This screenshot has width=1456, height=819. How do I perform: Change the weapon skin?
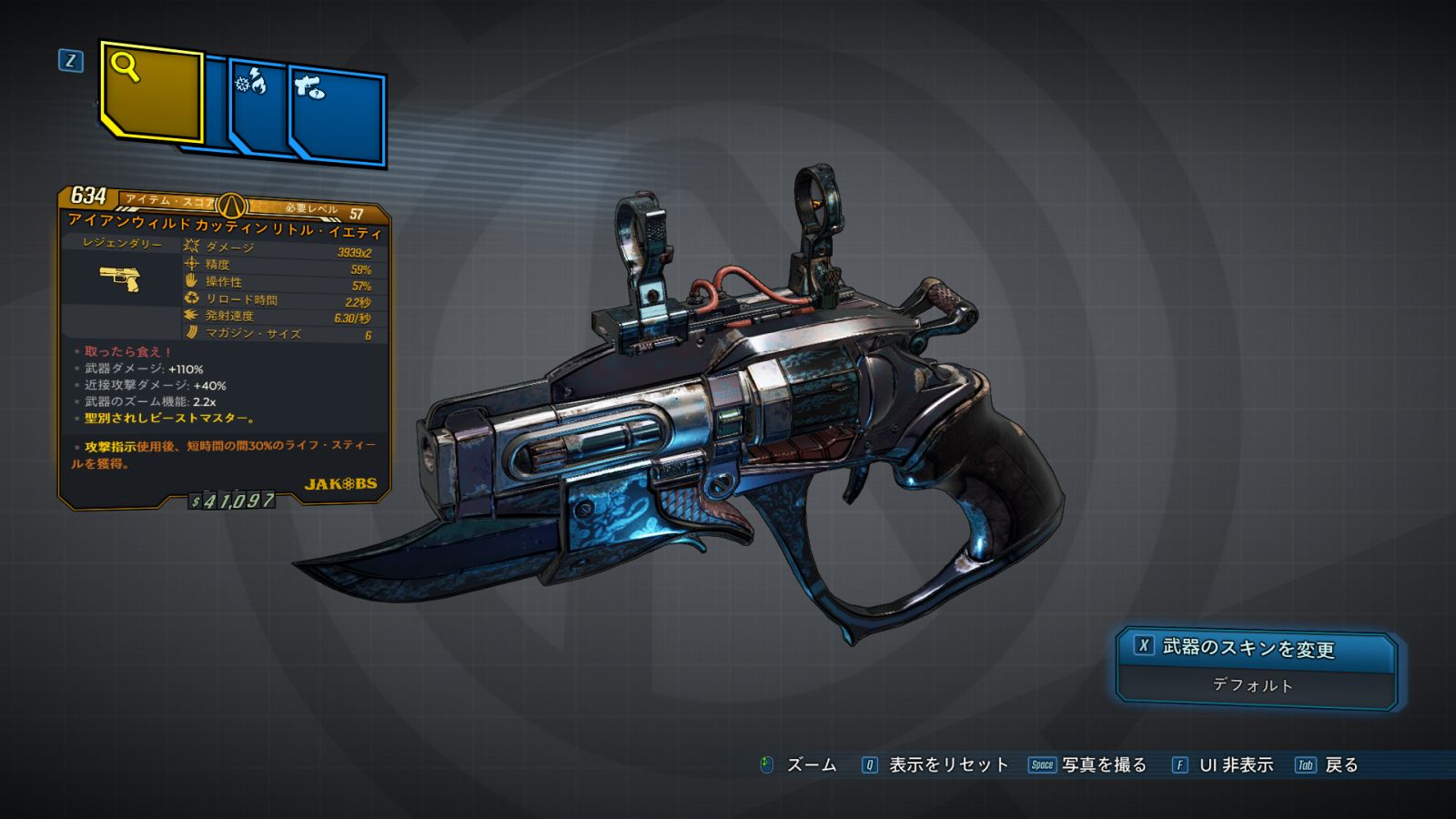click(1256, 648)
